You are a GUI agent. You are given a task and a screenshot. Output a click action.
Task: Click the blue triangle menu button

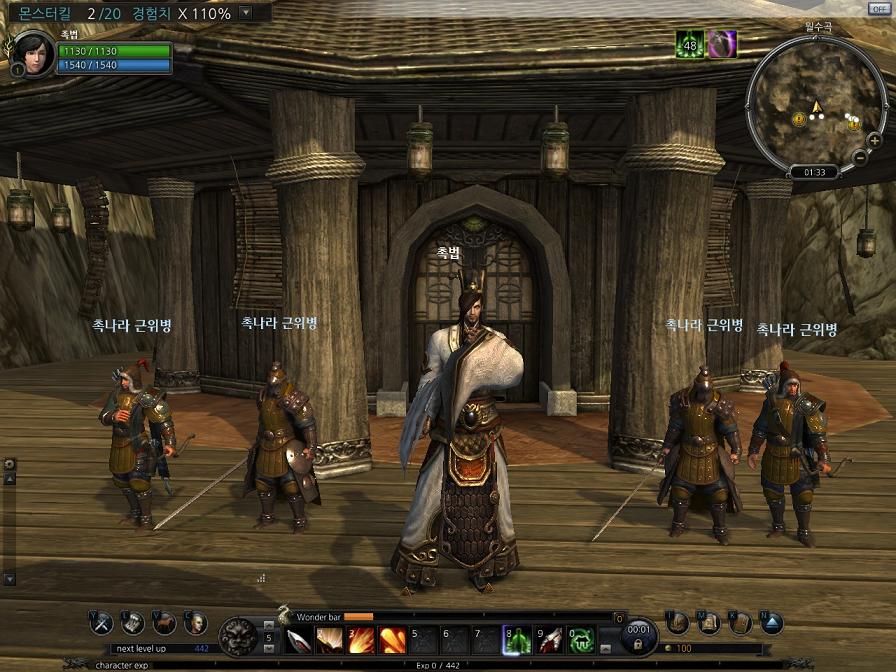point(771,623)
